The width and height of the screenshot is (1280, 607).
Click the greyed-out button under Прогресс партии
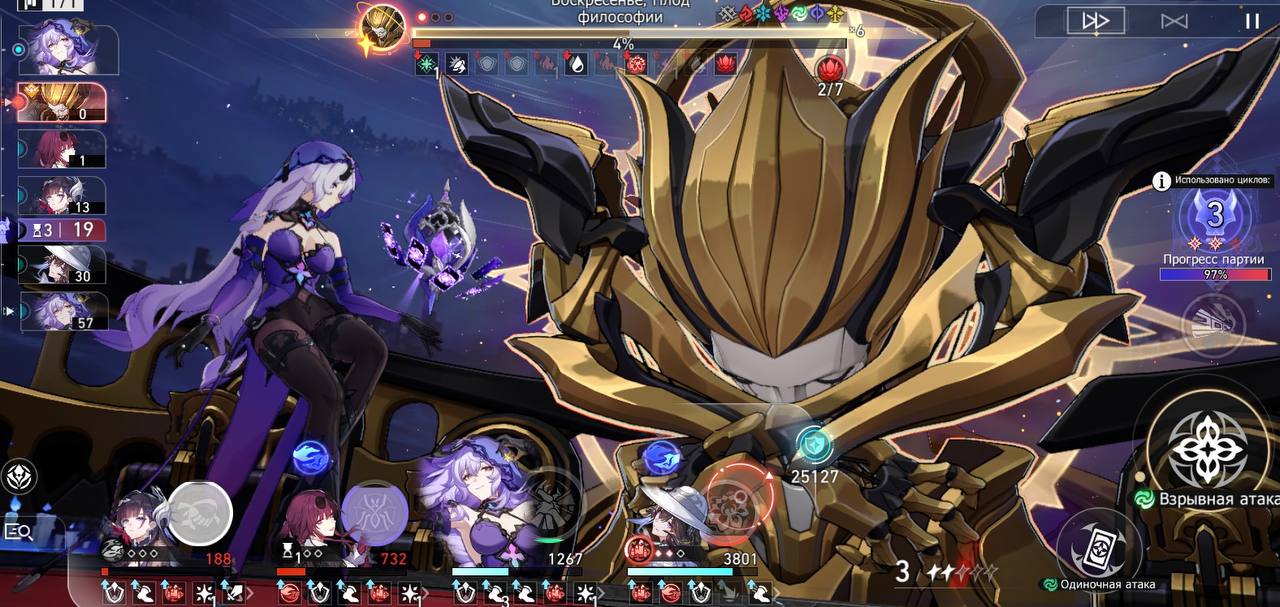coord(1214,324)
